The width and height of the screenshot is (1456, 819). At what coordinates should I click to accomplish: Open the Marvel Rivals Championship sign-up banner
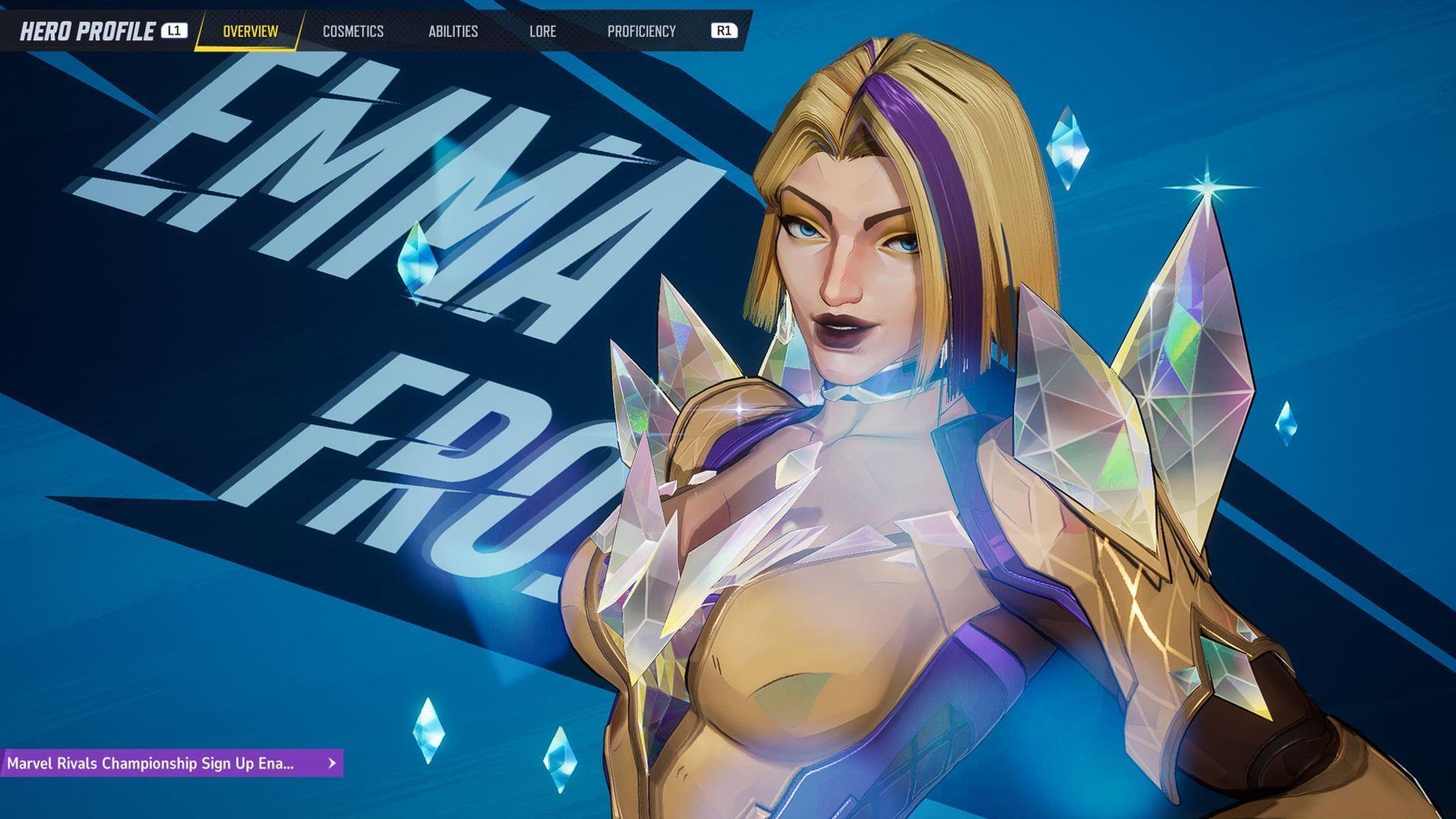coord(171,763)
